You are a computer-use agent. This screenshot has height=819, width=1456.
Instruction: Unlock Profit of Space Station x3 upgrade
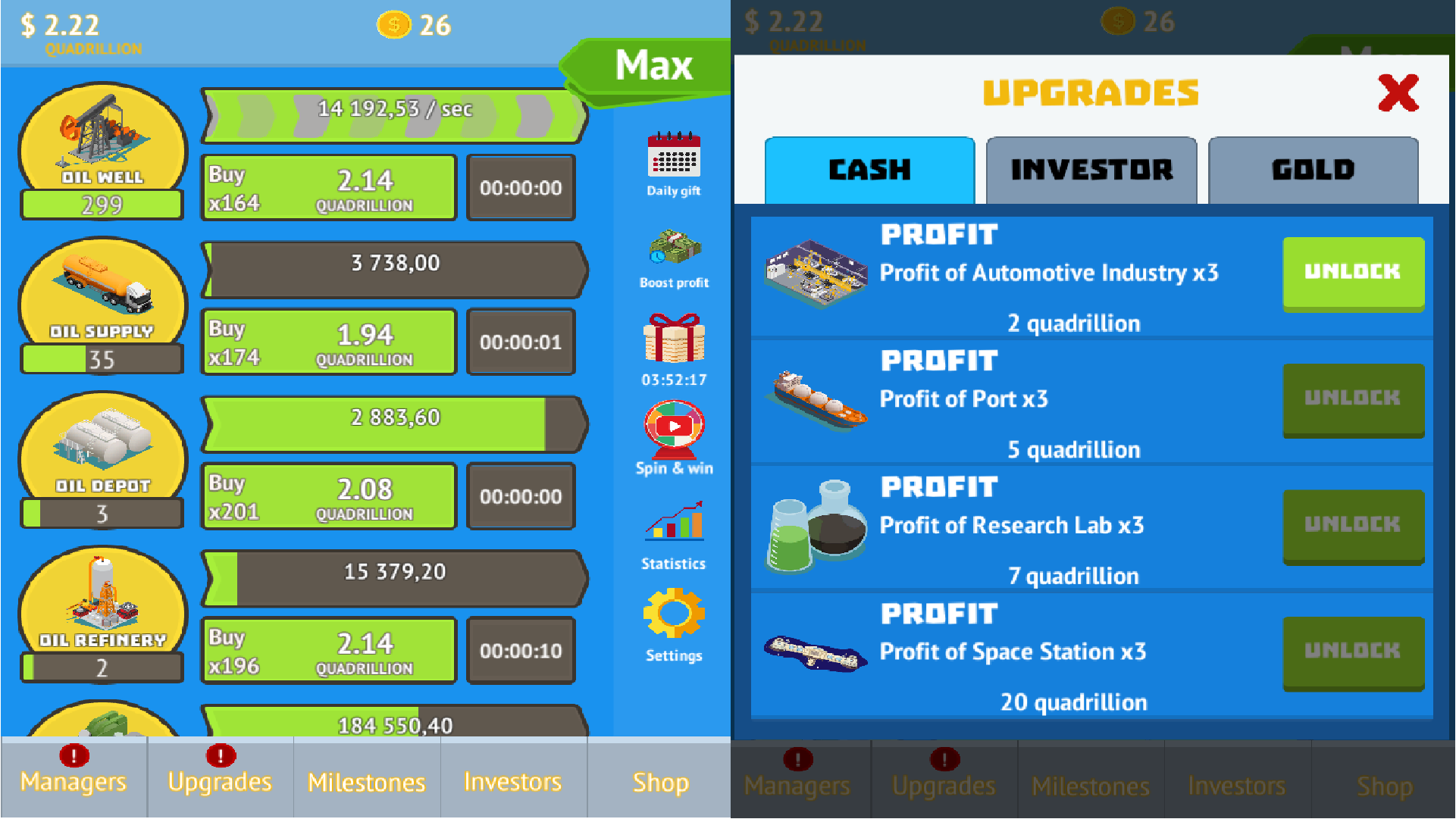tap(1354, 652)
